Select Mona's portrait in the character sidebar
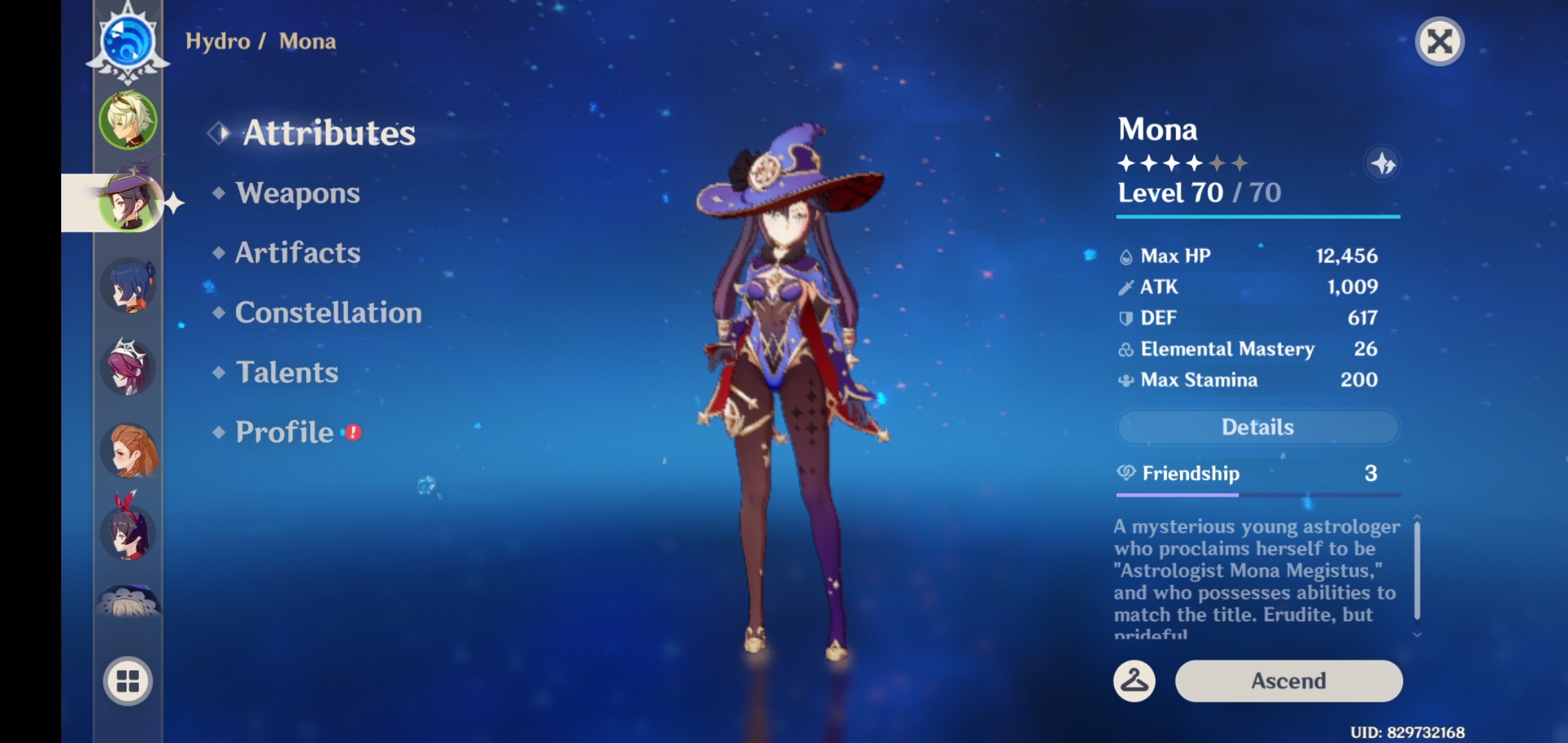This screenshot has width=1568, height=743. (128, 203)
